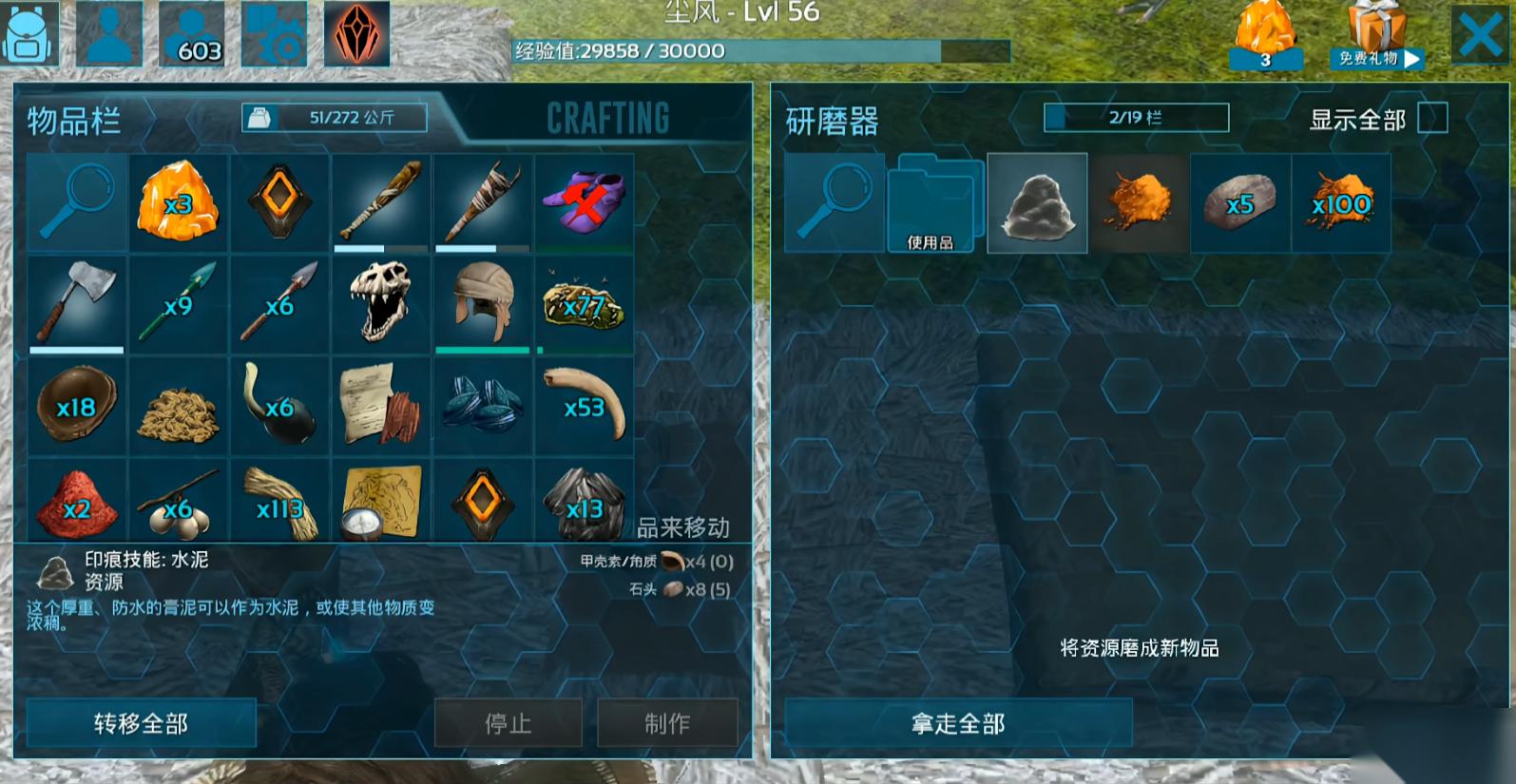Select the stone axe slot
This screenshot has width=1516, height=784.
pyautogui.click(x=76, y=303)
